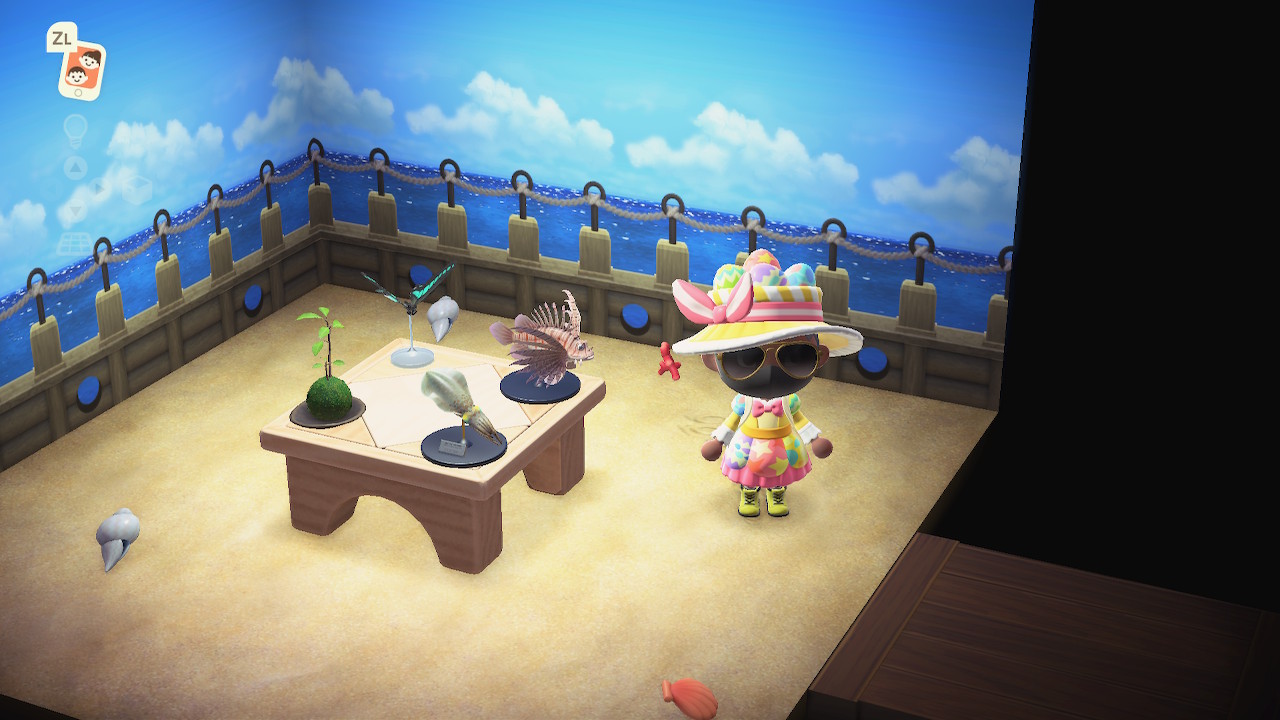Enter decorating mode via the grid icon
The image size is (1280, 720).
tap(74, 244)
